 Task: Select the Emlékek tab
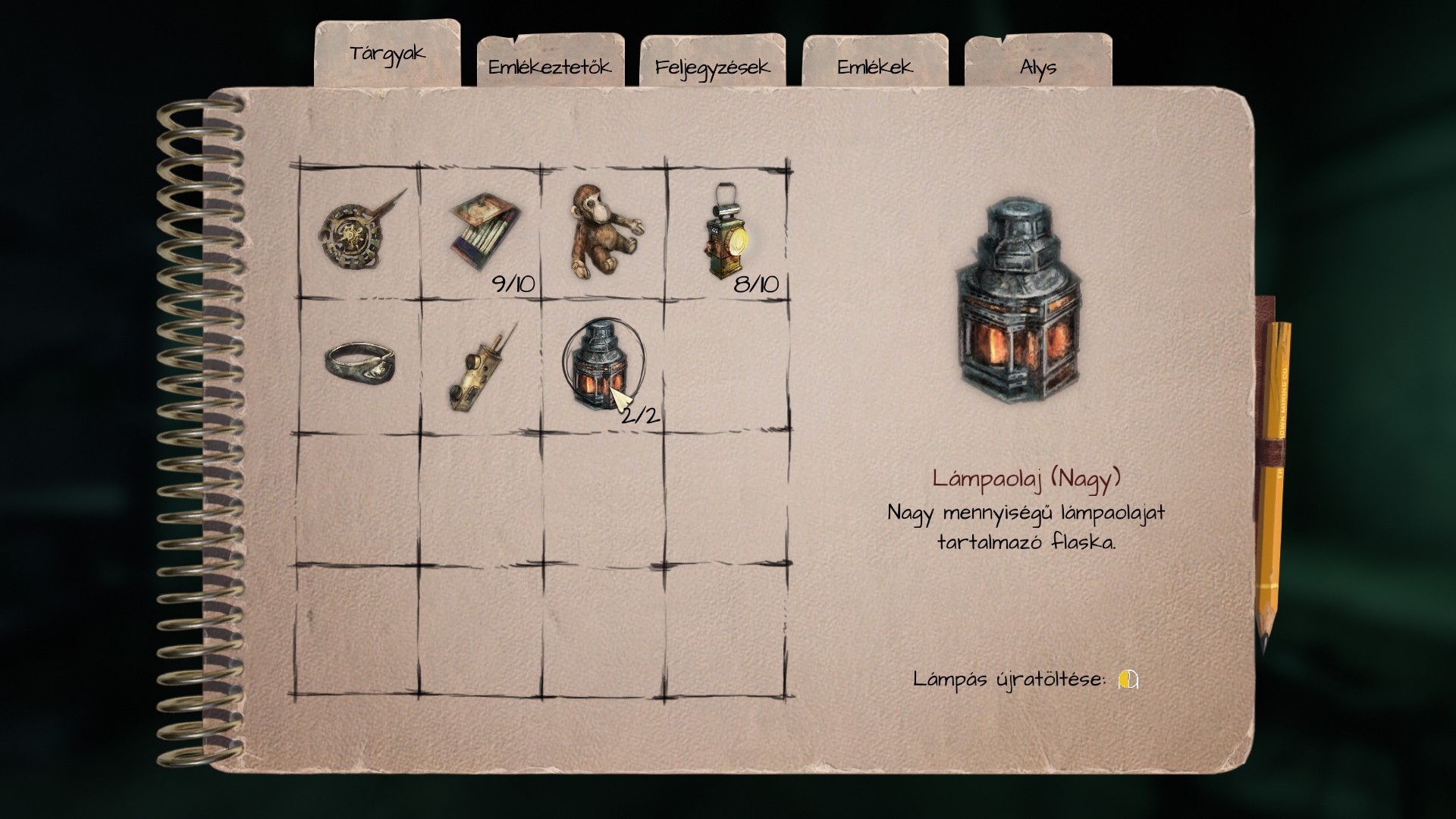click(874, 67)
